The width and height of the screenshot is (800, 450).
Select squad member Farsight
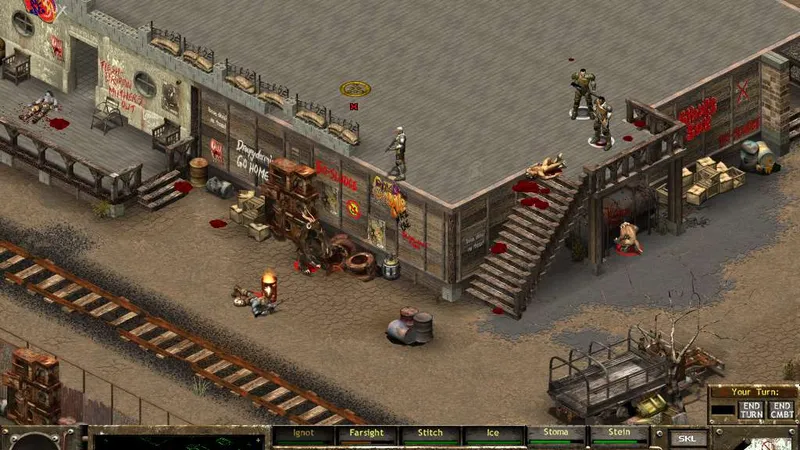coord(367,435)
